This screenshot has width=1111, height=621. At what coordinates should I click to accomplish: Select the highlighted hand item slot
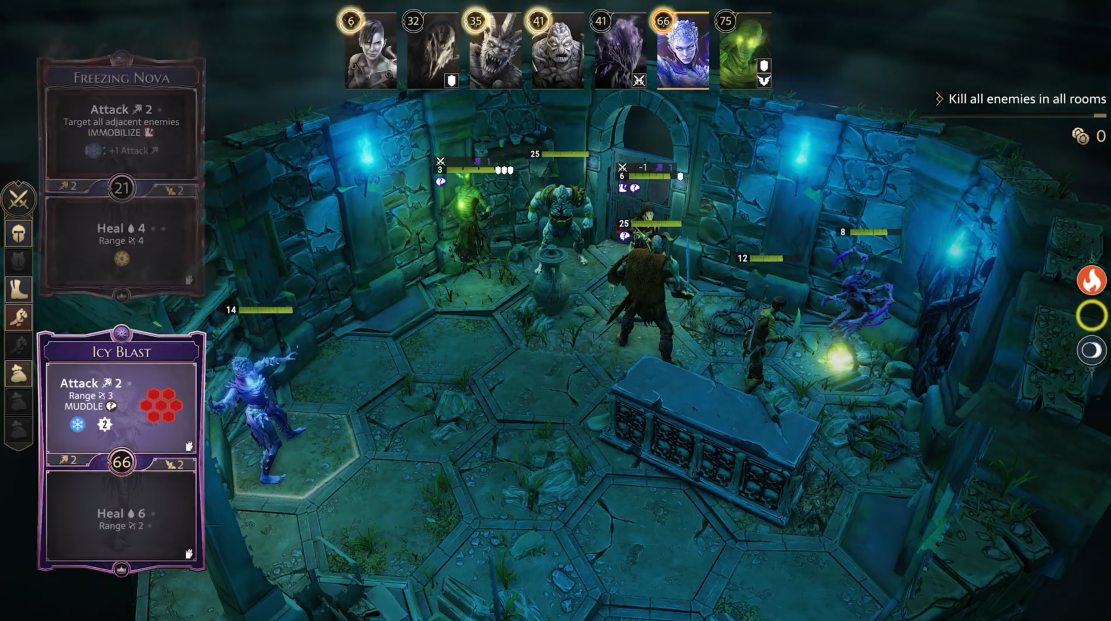[20, 317]
